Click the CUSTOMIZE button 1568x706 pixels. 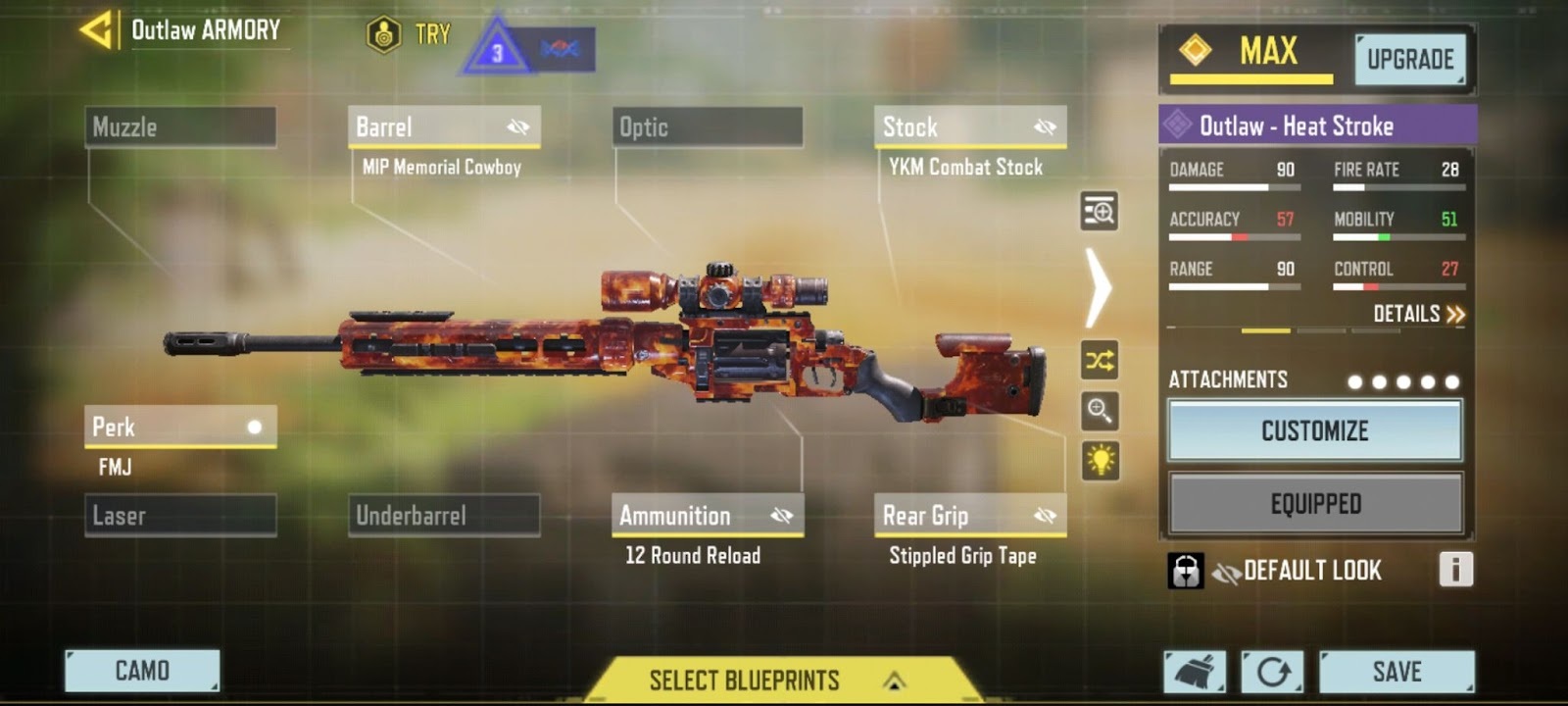click(1314, 431)
